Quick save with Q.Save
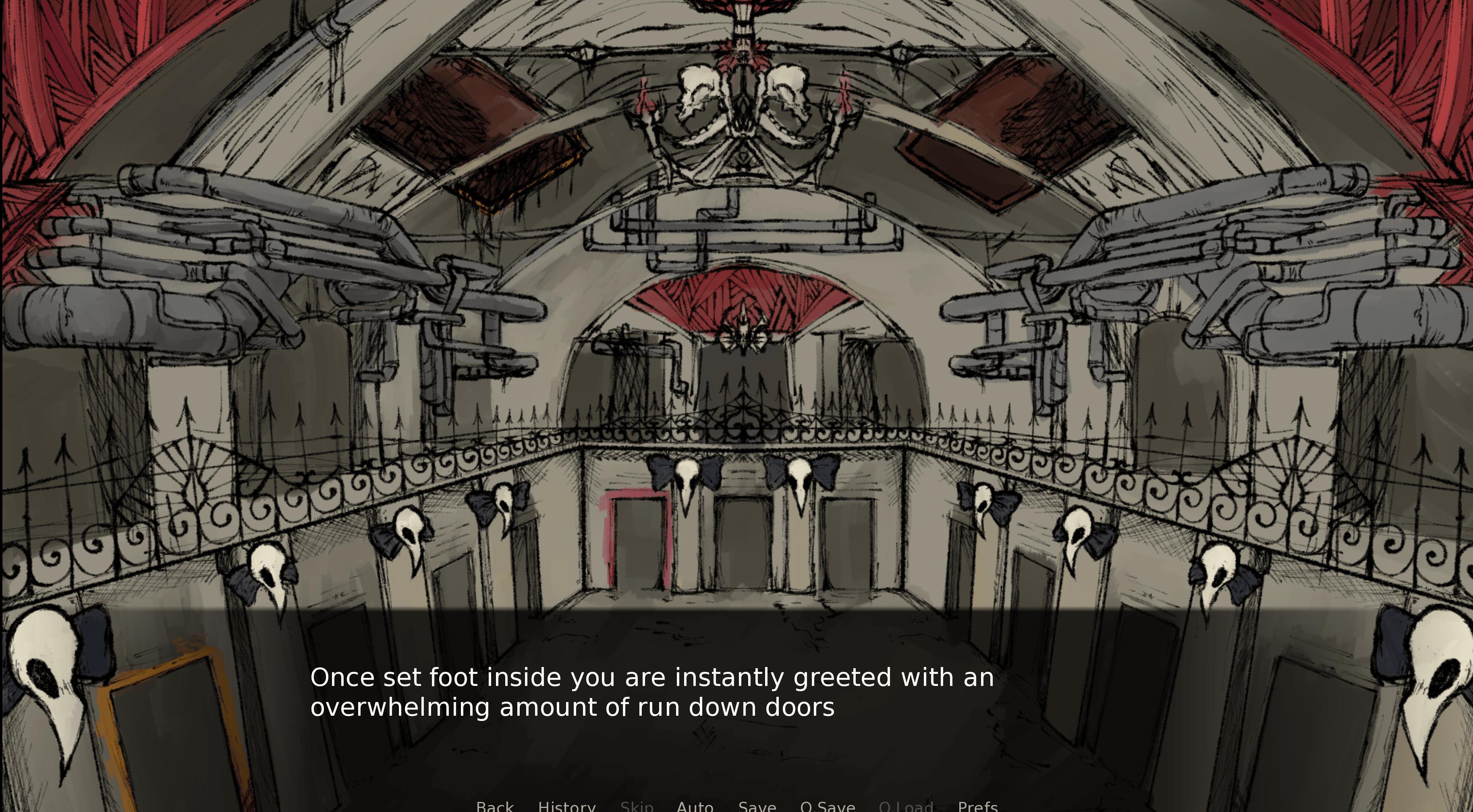Image resolution: width=1473 pixels, height=812 pixels. click(x=828, y=806)
